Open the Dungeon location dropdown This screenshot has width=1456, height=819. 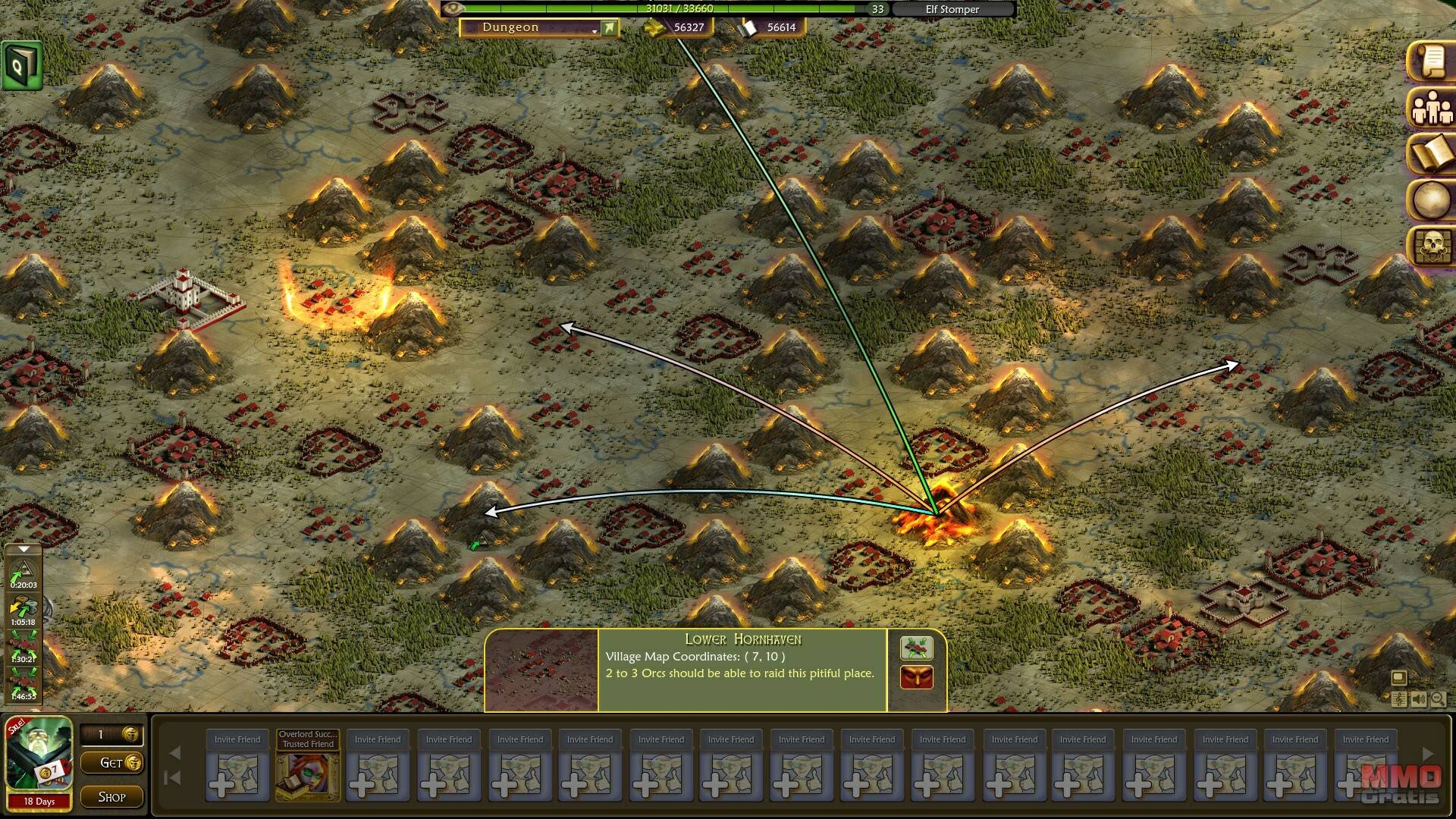[x=539, y=28]
